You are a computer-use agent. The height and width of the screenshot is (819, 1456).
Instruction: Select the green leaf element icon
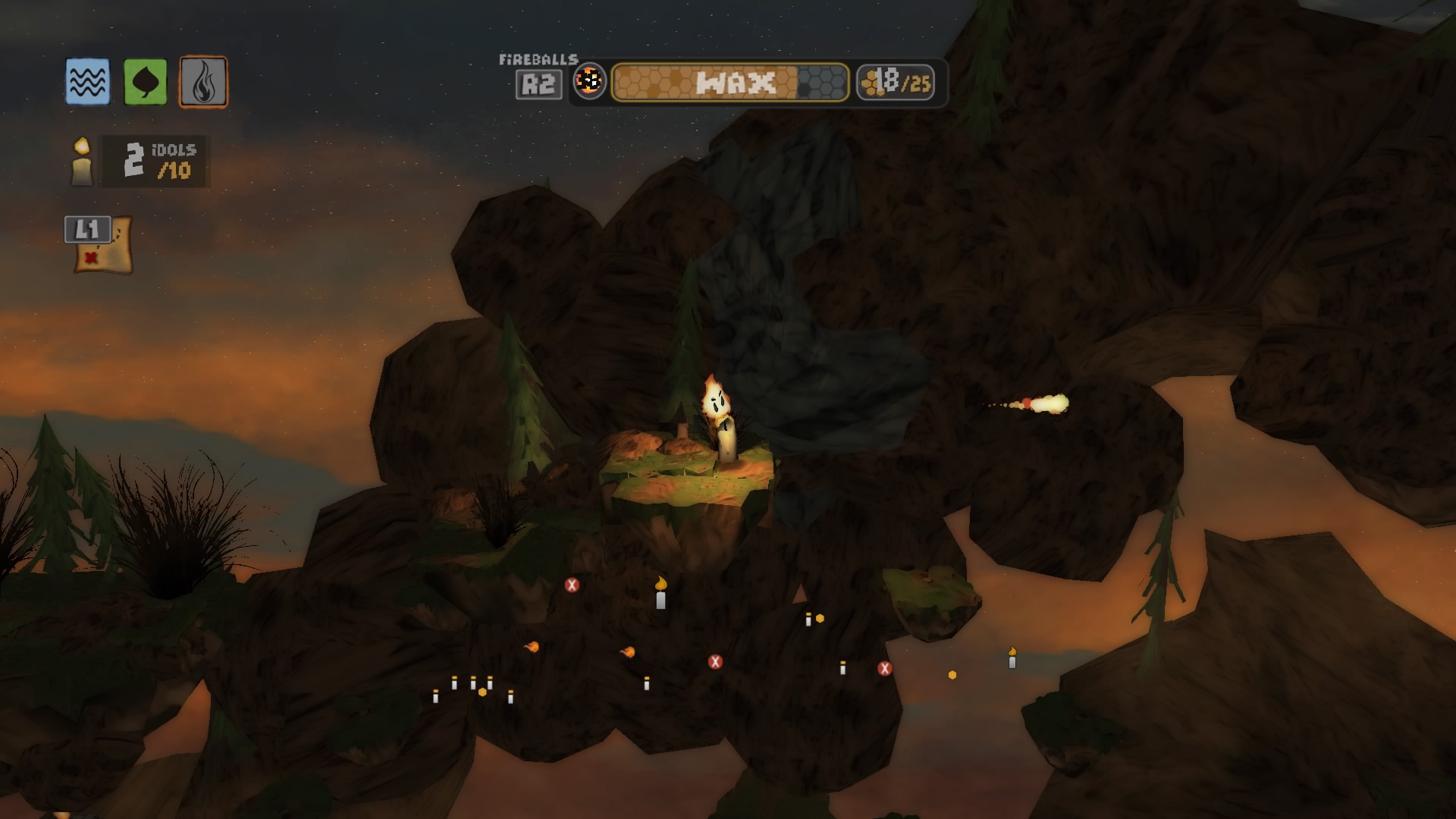pyautogui.click(x=145, y=82)
